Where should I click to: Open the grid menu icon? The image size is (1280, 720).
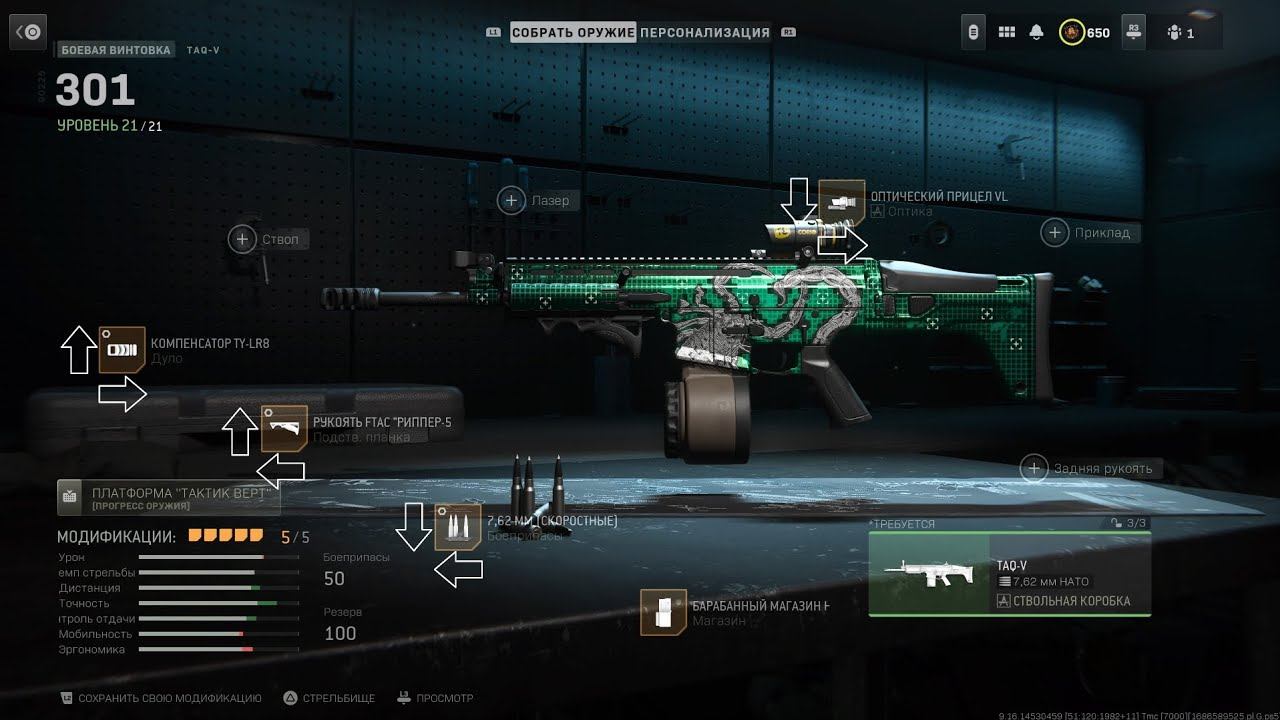click(1006, 32)
